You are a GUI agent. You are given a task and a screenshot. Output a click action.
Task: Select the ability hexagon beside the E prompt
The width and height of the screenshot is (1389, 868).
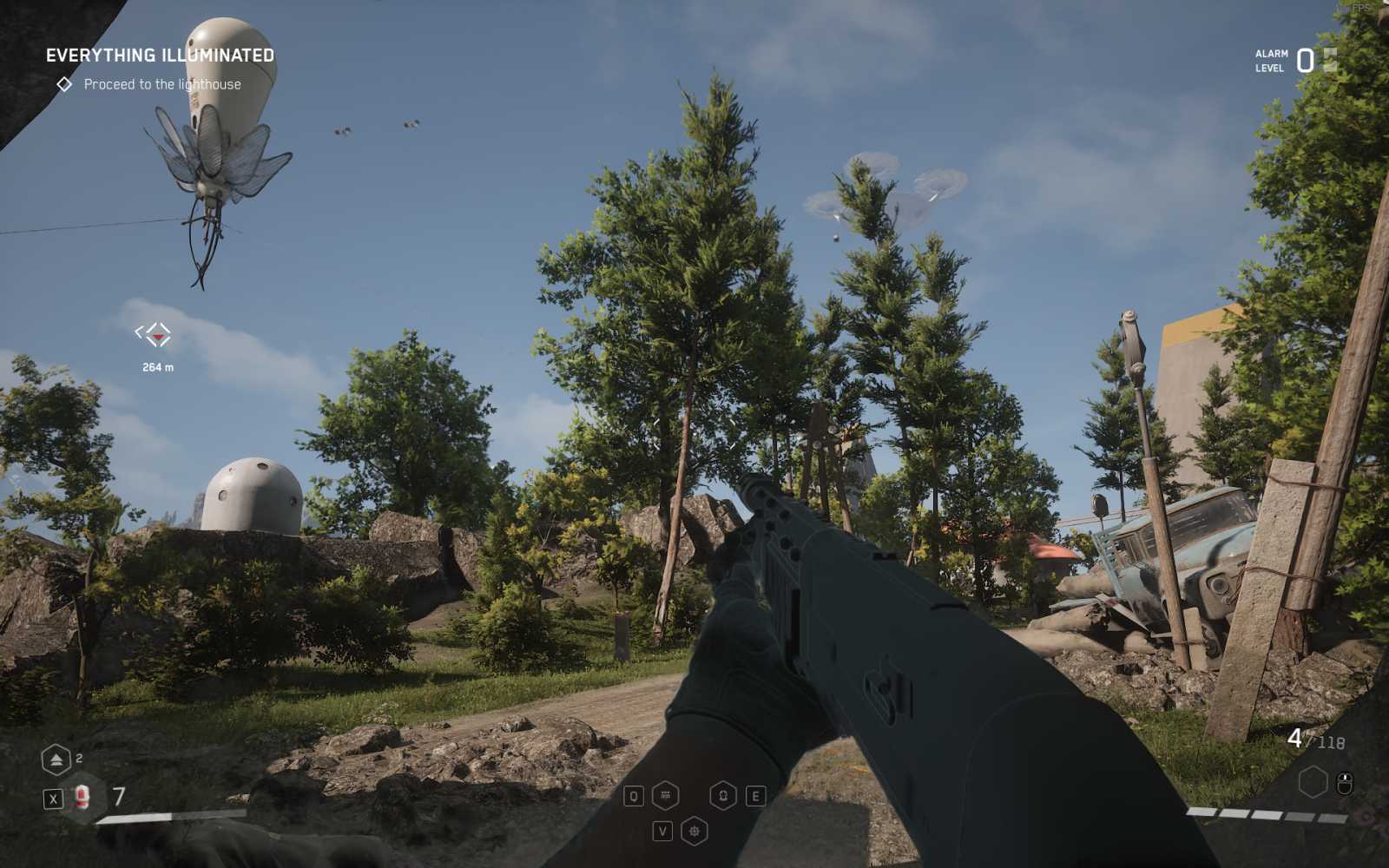721,795
